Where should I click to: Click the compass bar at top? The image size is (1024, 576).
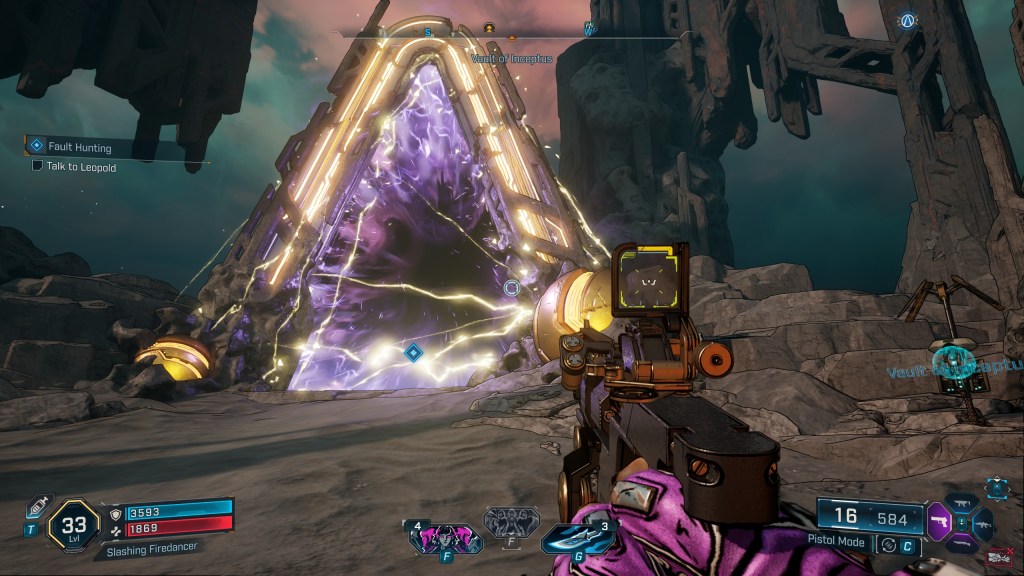coord(510,31)
